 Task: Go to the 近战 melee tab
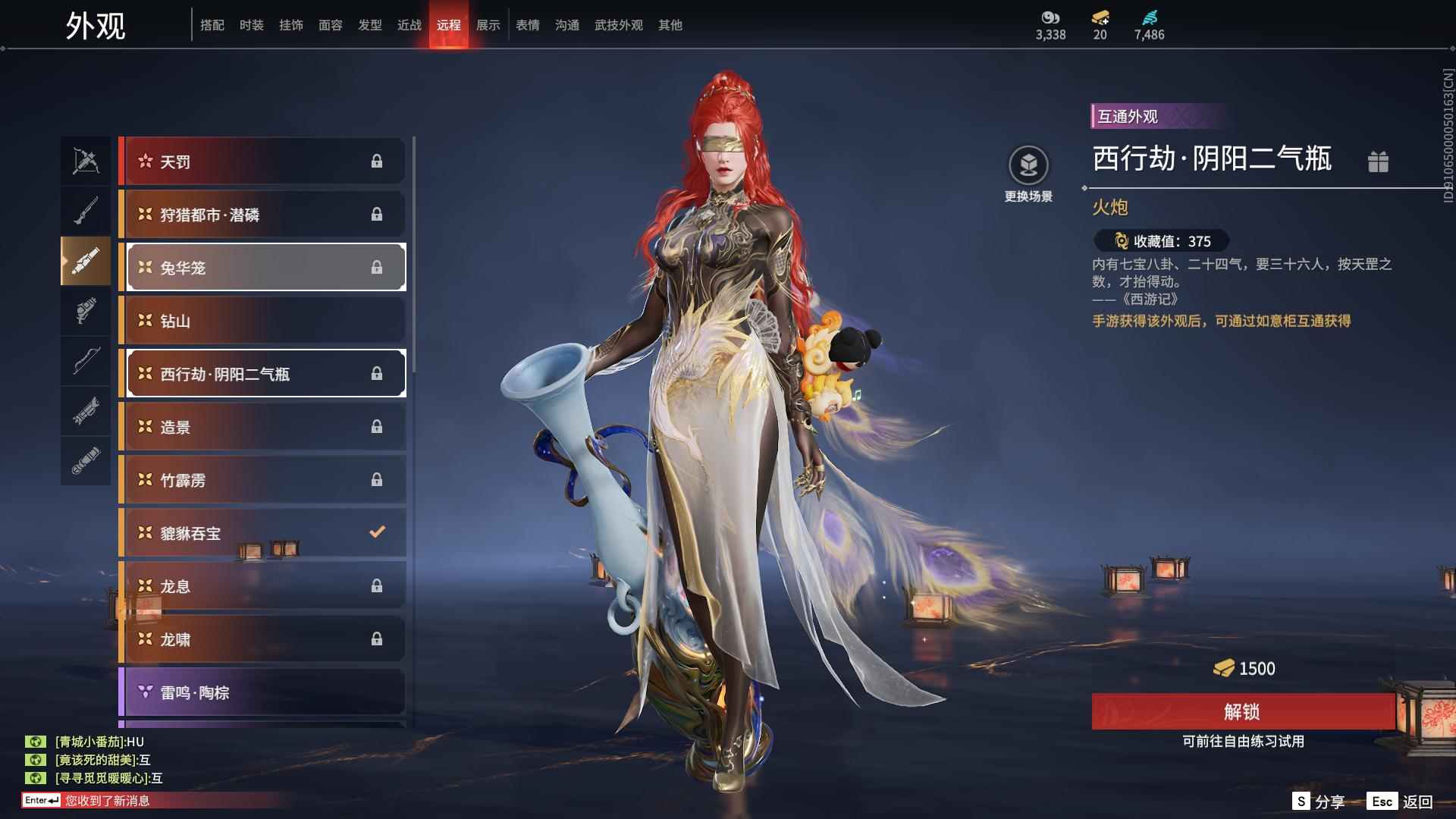pyautogui.click(x=409, y=25)
